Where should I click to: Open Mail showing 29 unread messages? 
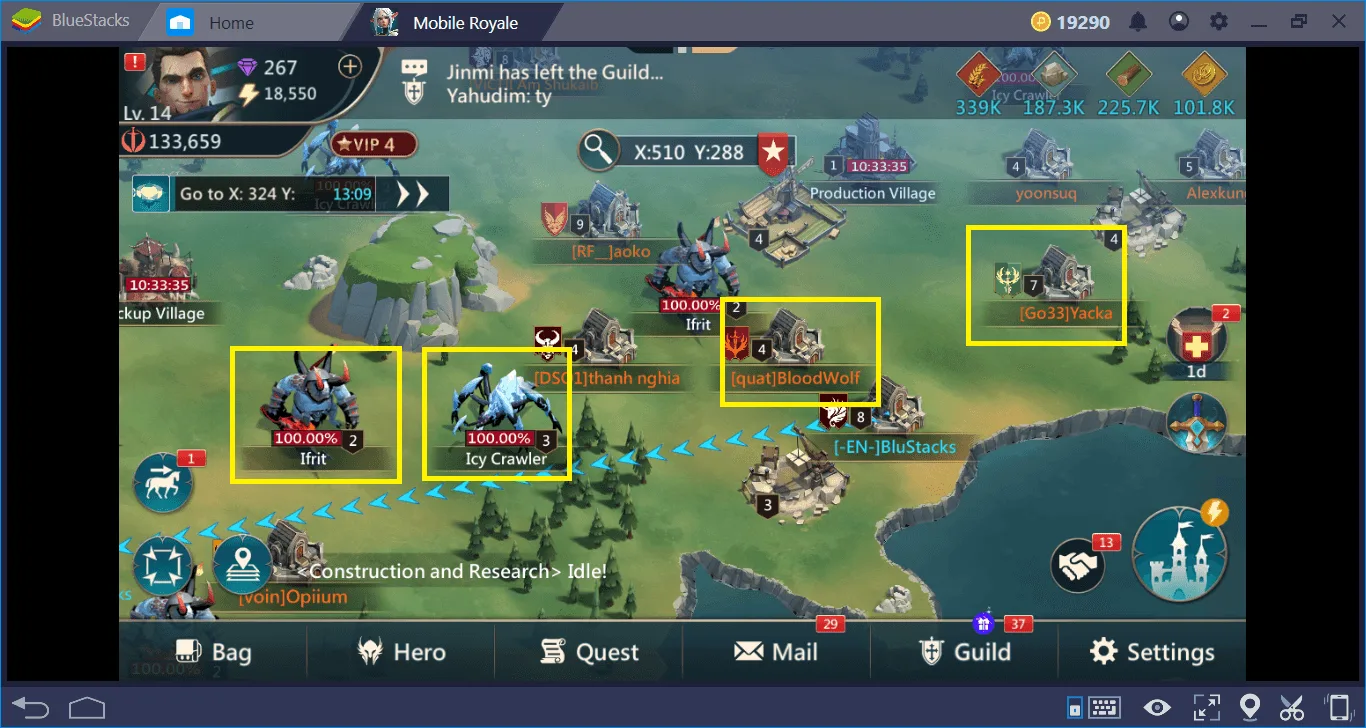coord(779,651)
